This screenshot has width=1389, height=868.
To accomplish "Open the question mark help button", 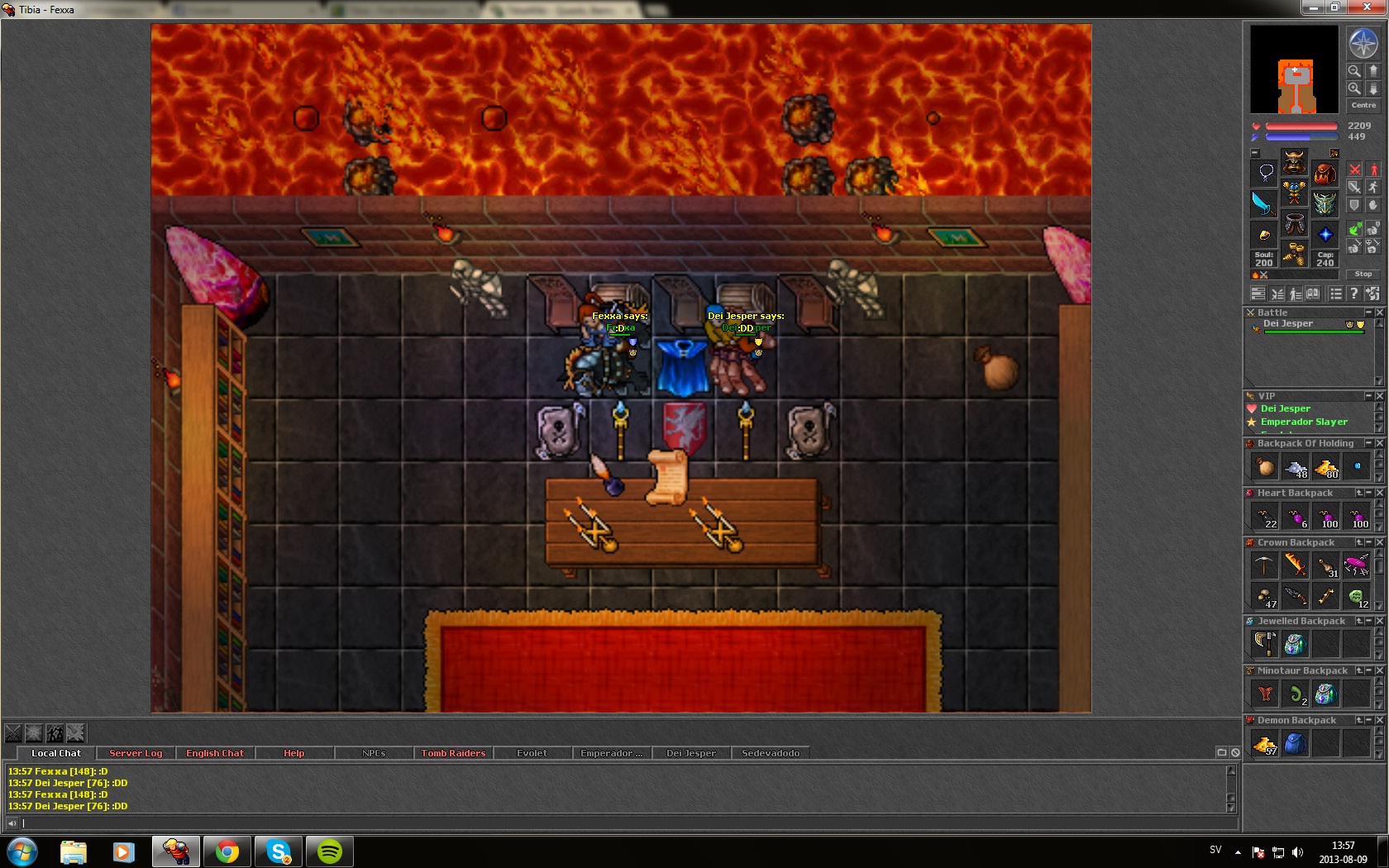I will pyautogui.click(x=1353, y=293).
